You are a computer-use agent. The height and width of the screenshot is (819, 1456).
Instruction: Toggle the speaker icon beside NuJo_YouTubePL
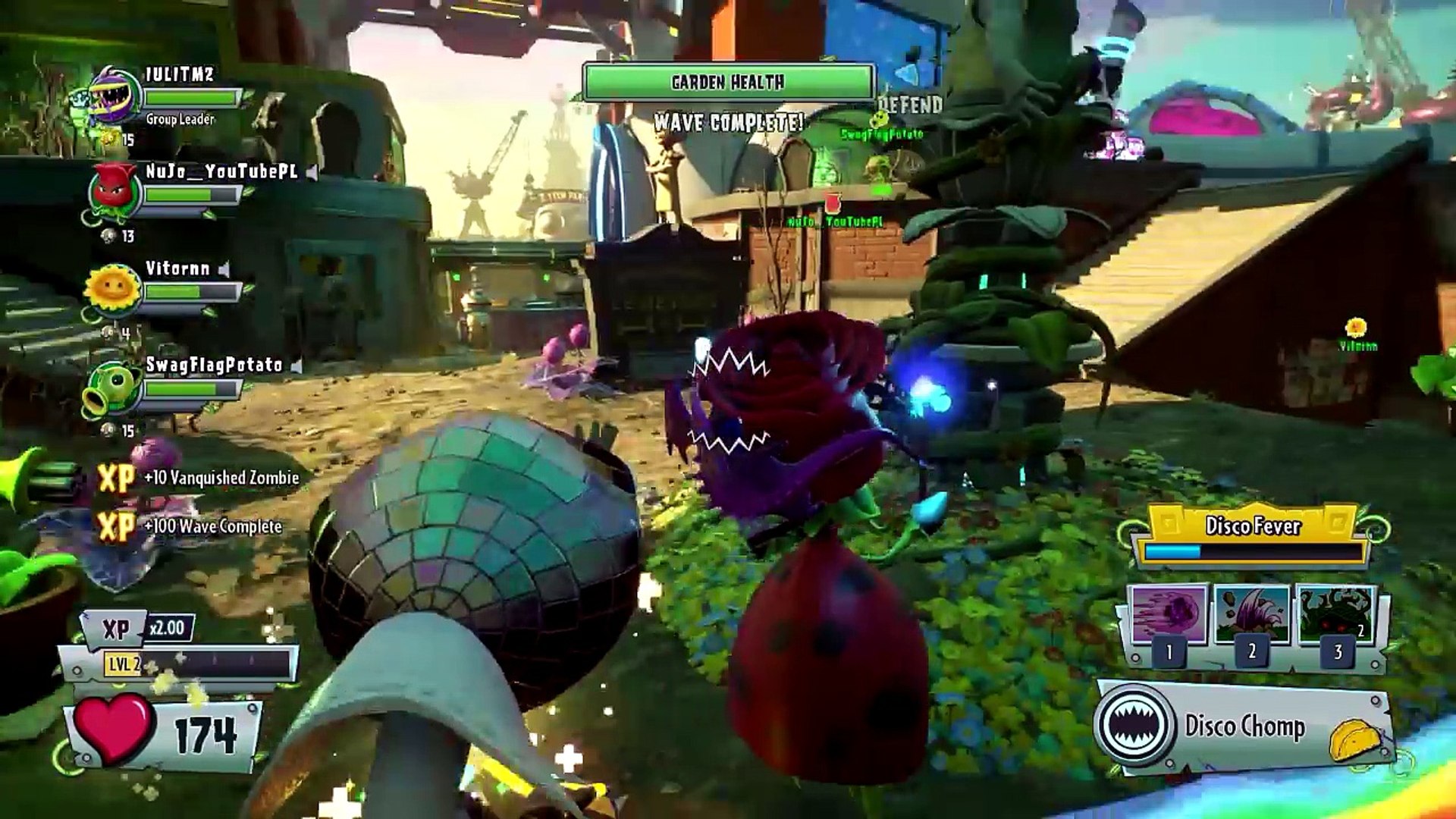(x=312, y=172)
